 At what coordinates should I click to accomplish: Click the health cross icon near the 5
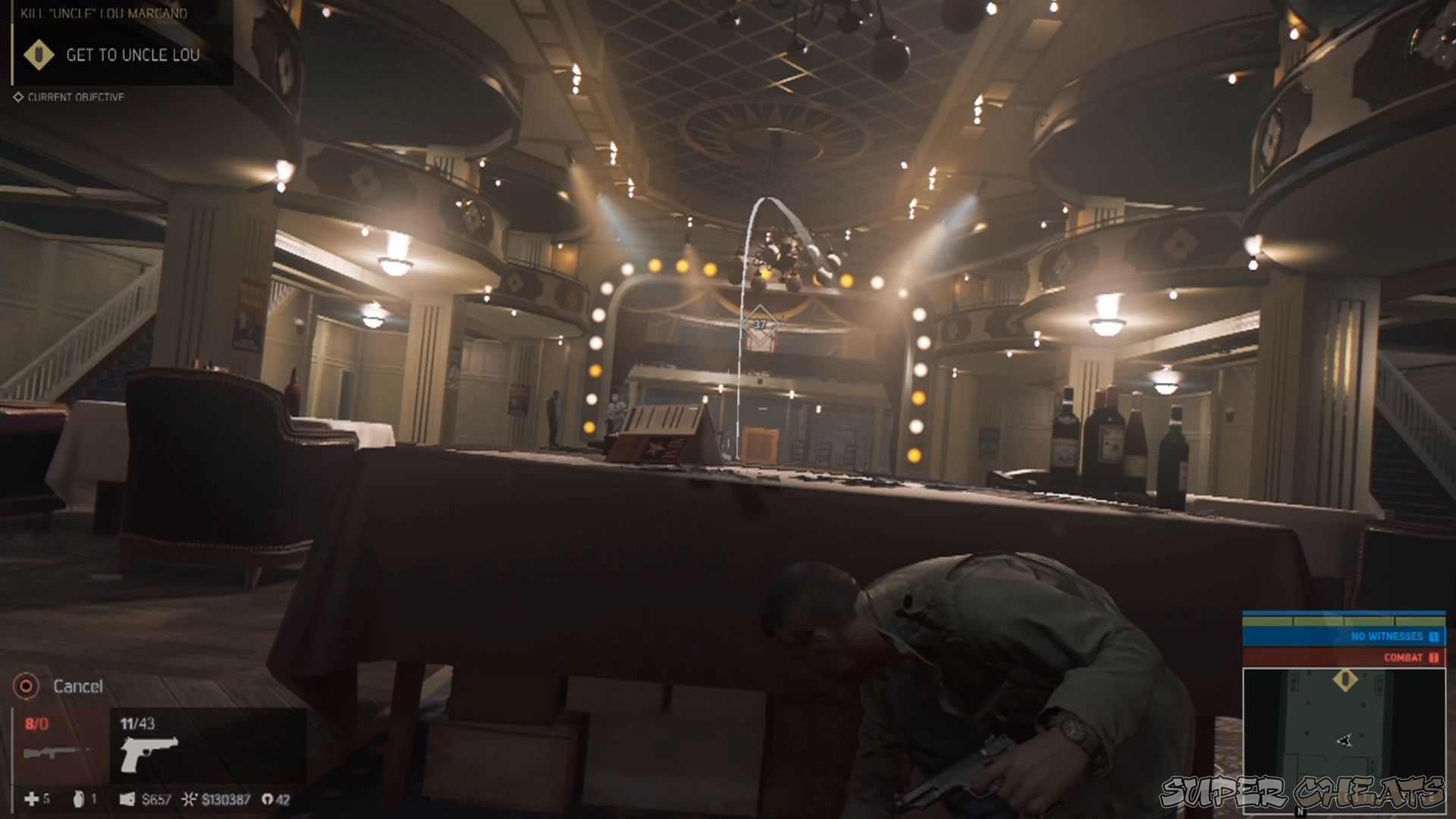[30, 799]
